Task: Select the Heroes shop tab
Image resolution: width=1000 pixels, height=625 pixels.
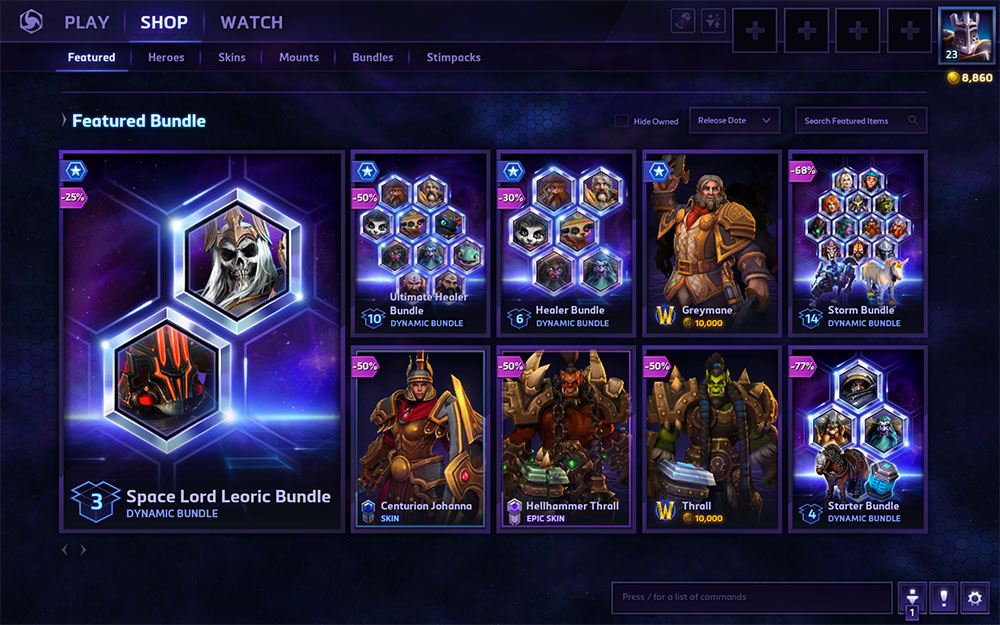Action: click(166, 58)
